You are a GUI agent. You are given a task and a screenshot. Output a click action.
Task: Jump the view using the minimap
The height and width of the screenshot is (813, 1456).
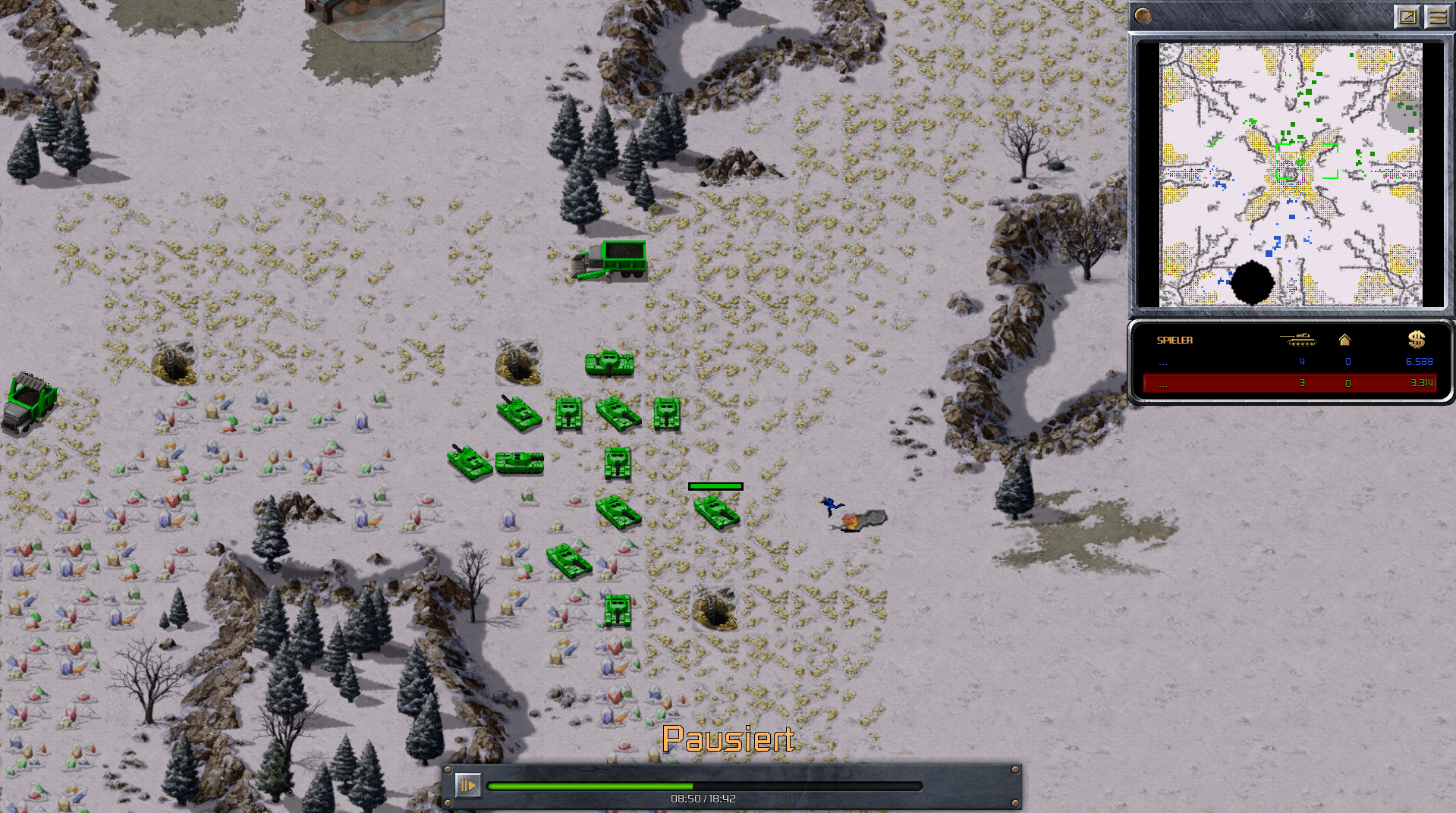(x=1290, y=174)
